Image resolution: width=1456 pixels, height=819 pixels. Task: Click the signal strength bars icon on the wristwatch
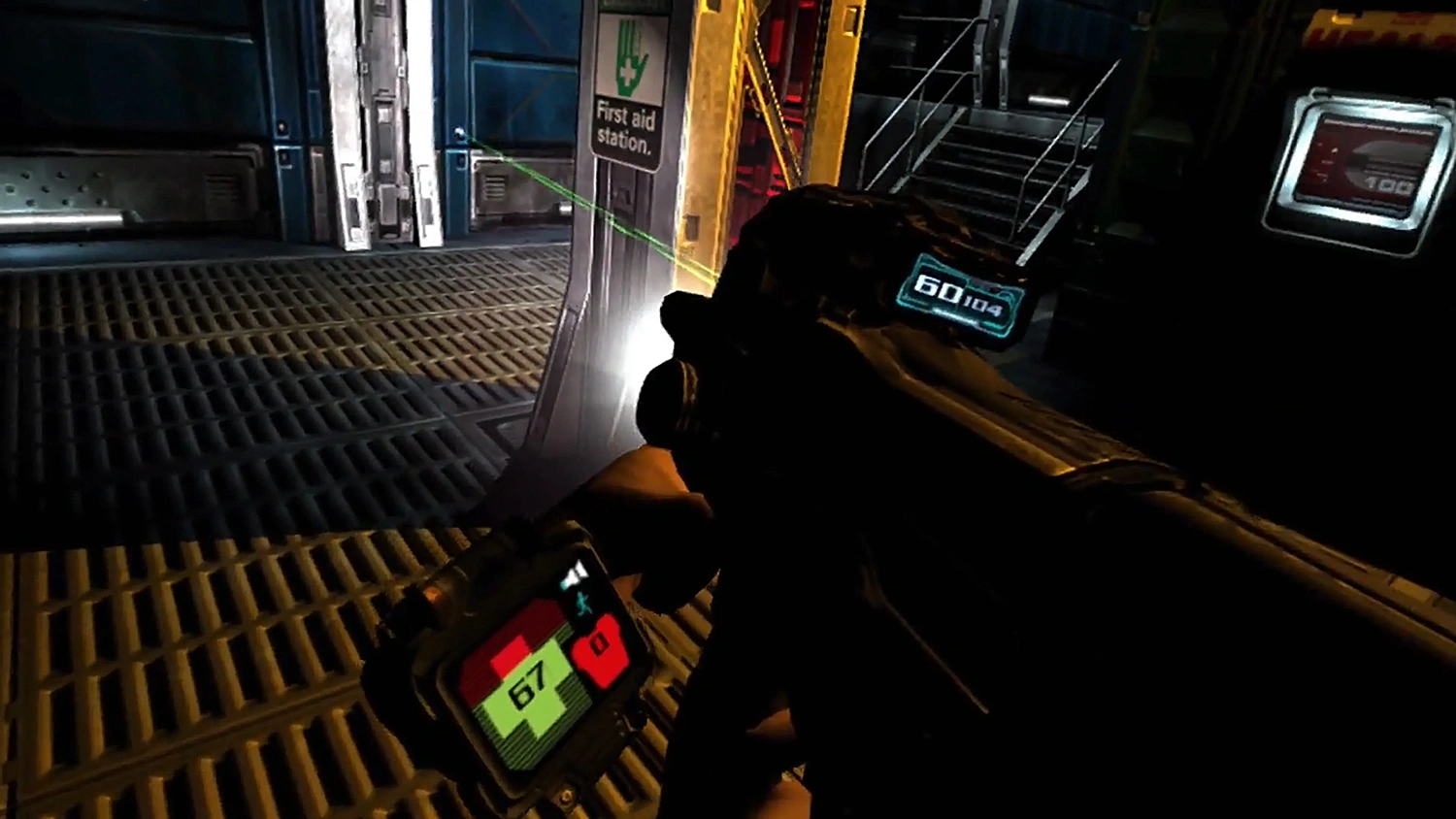tap(573, 572)
